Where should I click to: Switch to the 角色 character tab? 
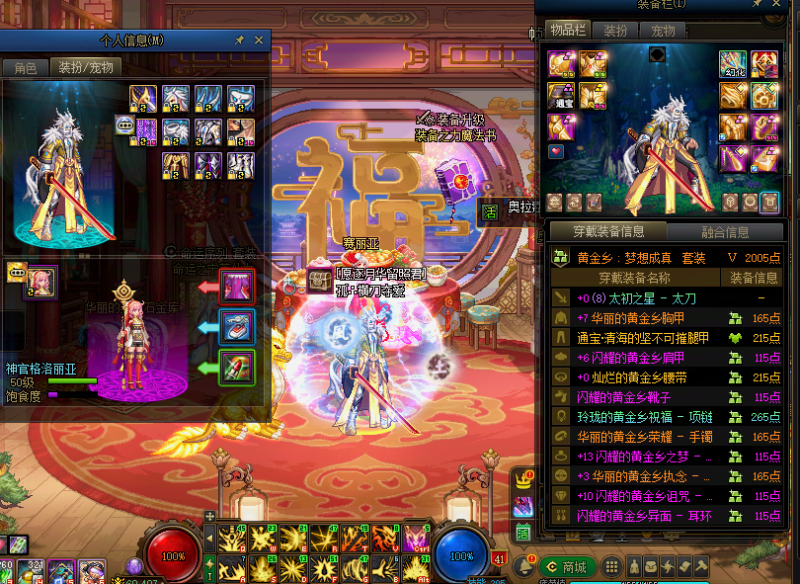(x=25, y=68)
